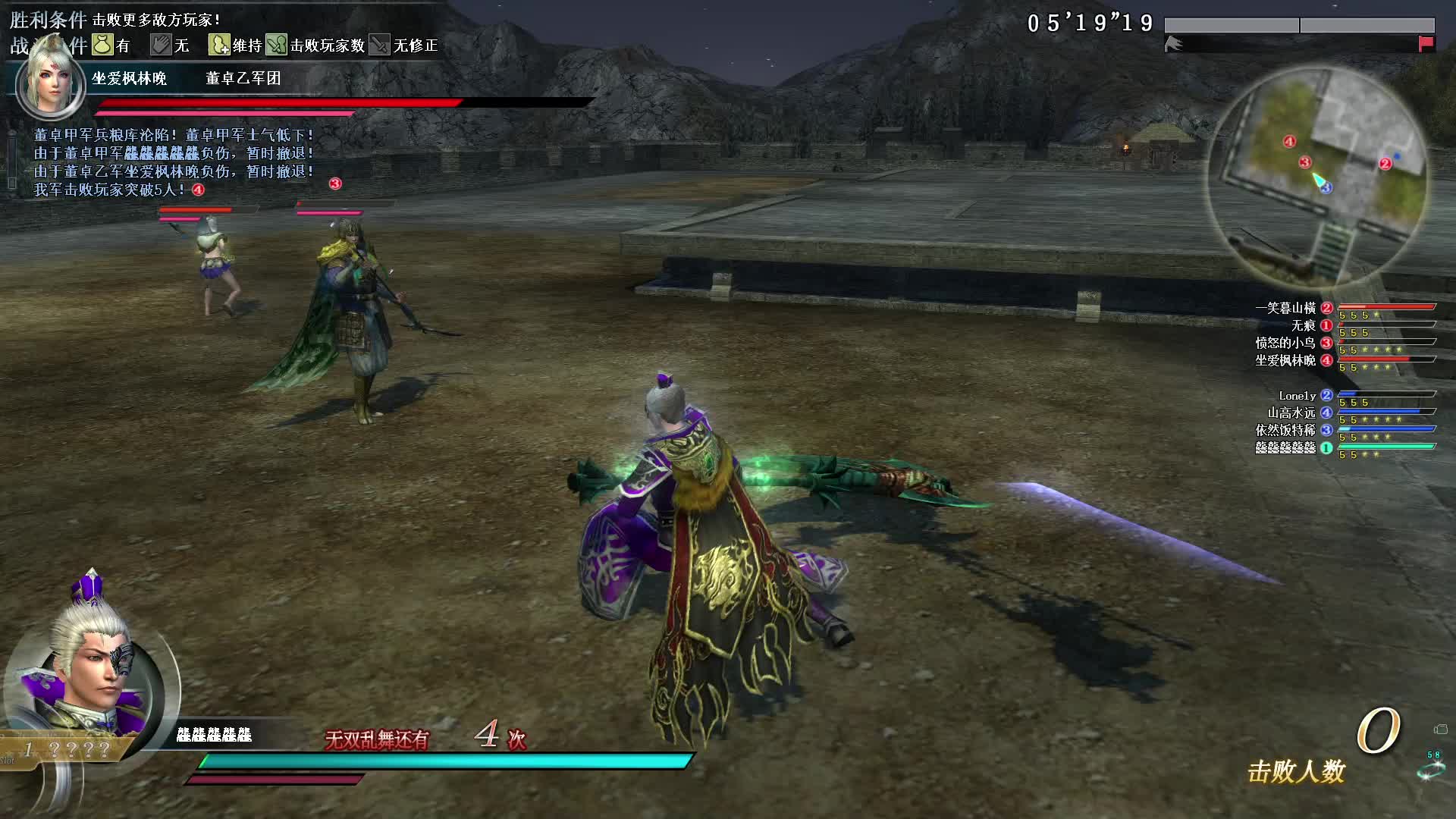Select player 无痕 in the team list
Screen dimensions: 1456x819
tap(1303, 325)
